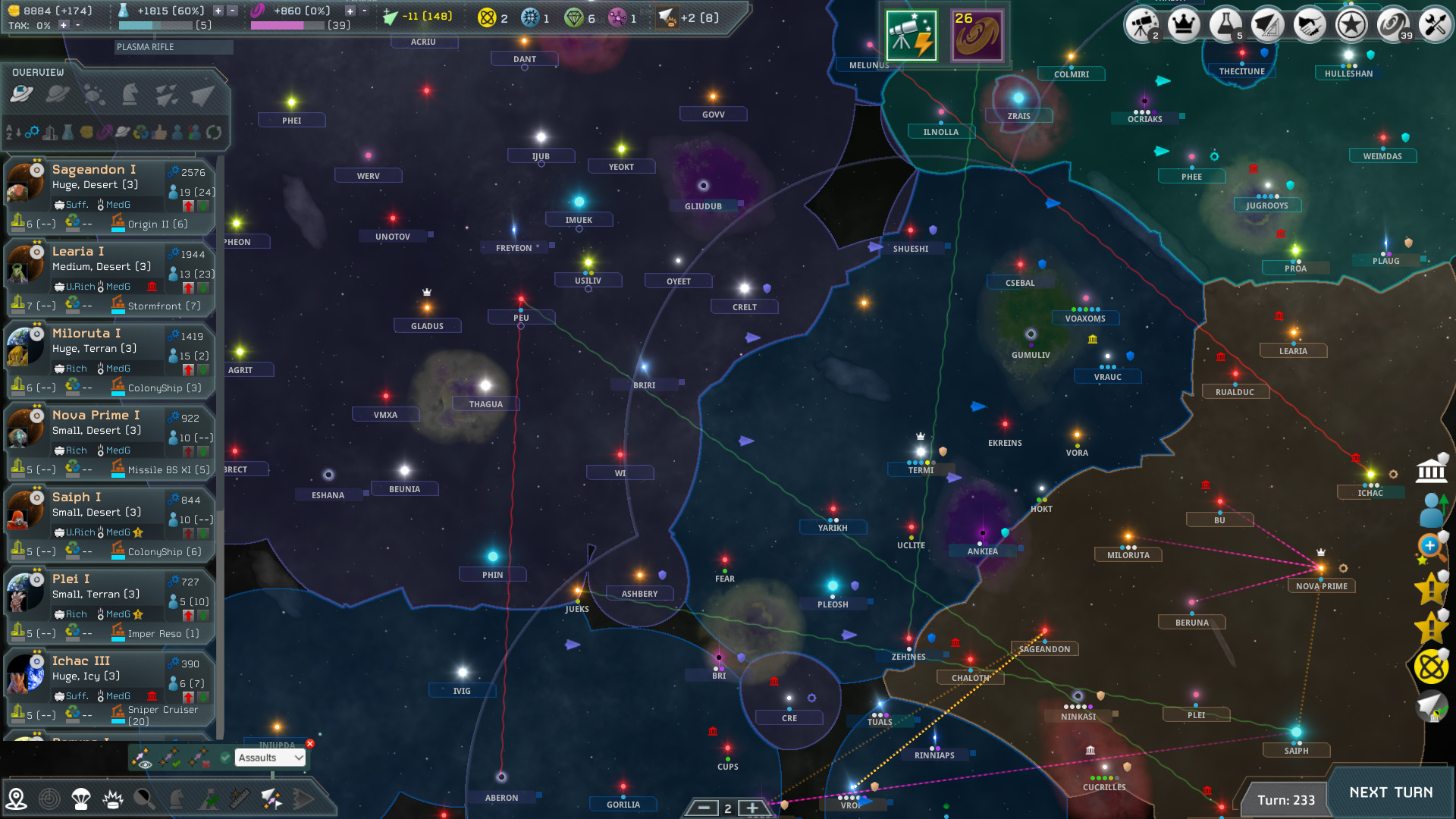Sort planet list alphabetically

[14, 133]
